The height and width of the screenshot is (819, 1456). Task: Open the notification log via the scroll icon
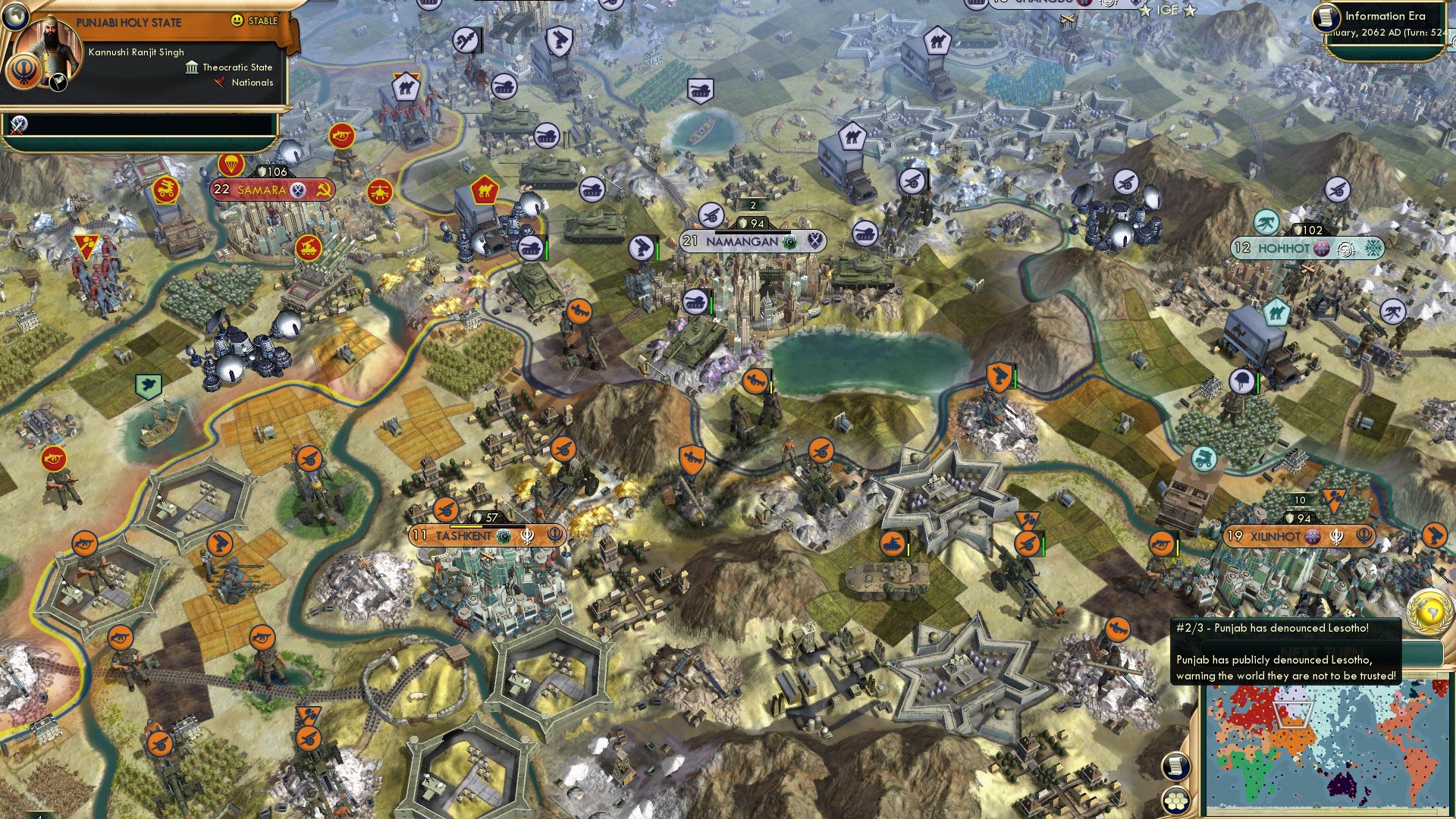1175,768
